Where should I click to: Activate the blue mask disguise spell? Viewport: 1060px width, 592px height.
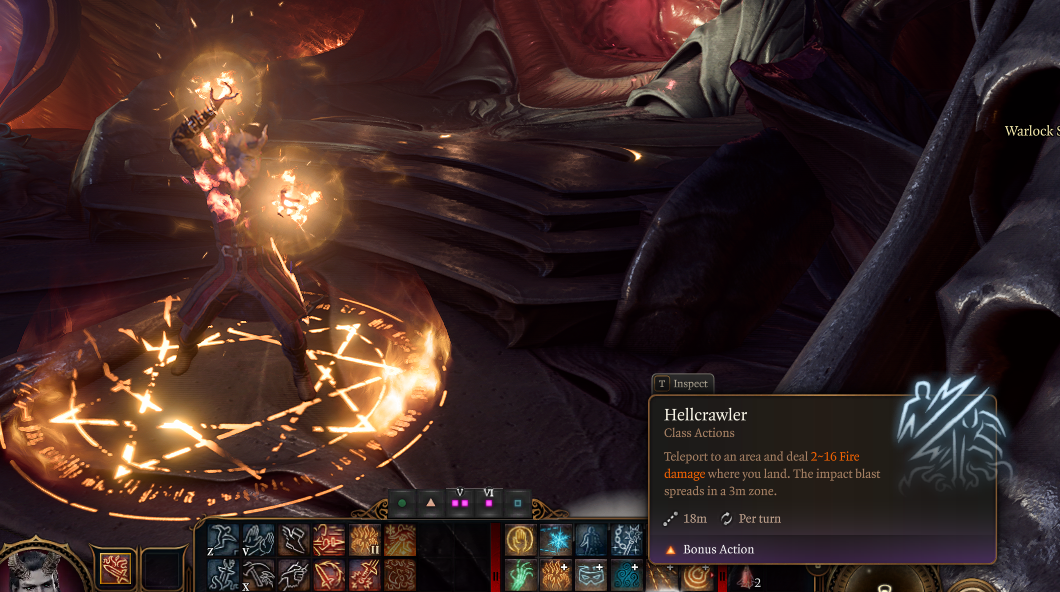pyautogui.click(x=590, y=575)
